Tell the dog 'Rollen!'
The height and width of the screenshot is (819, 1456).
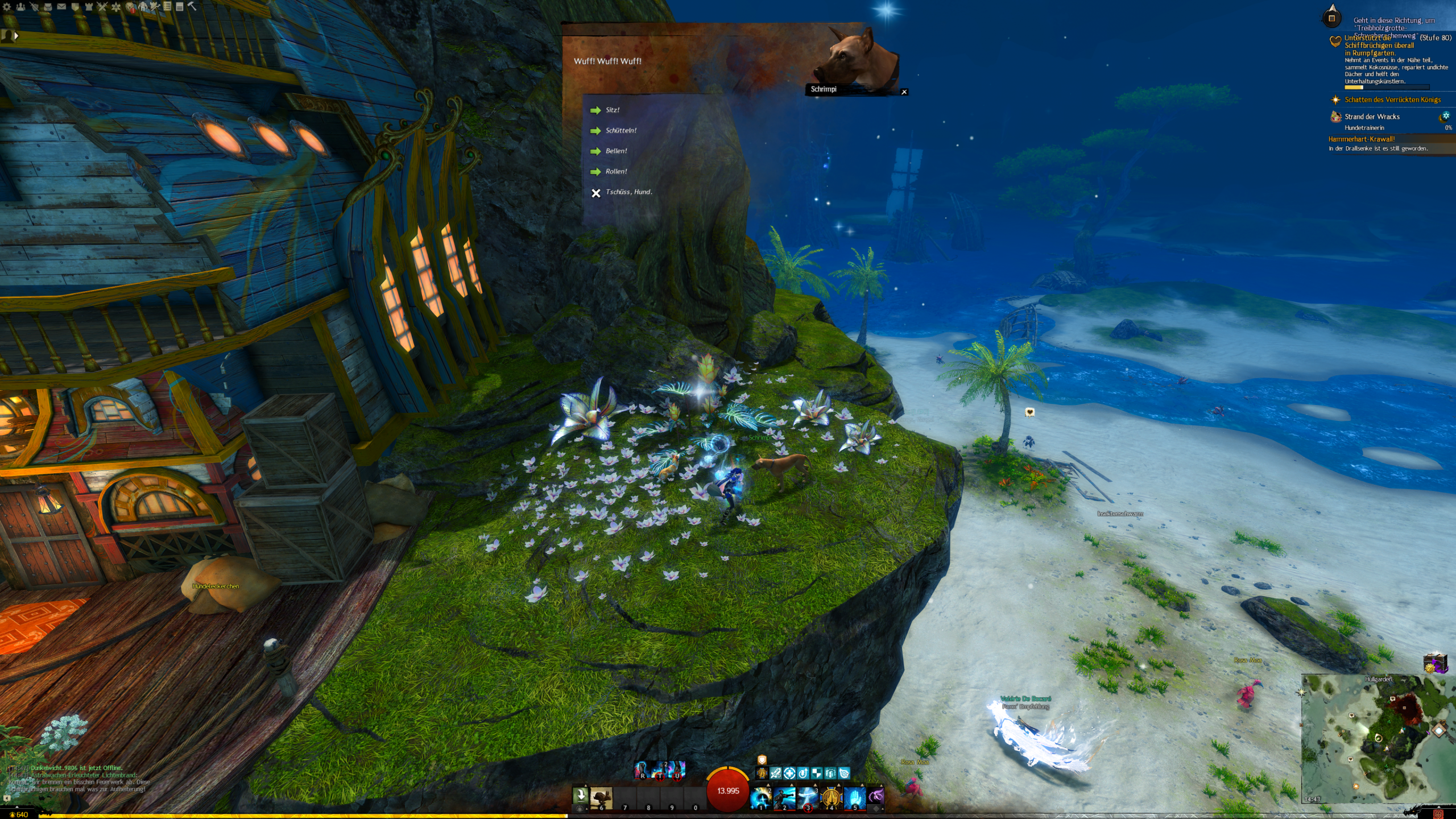pyautogui.click(x=616, y=172)
